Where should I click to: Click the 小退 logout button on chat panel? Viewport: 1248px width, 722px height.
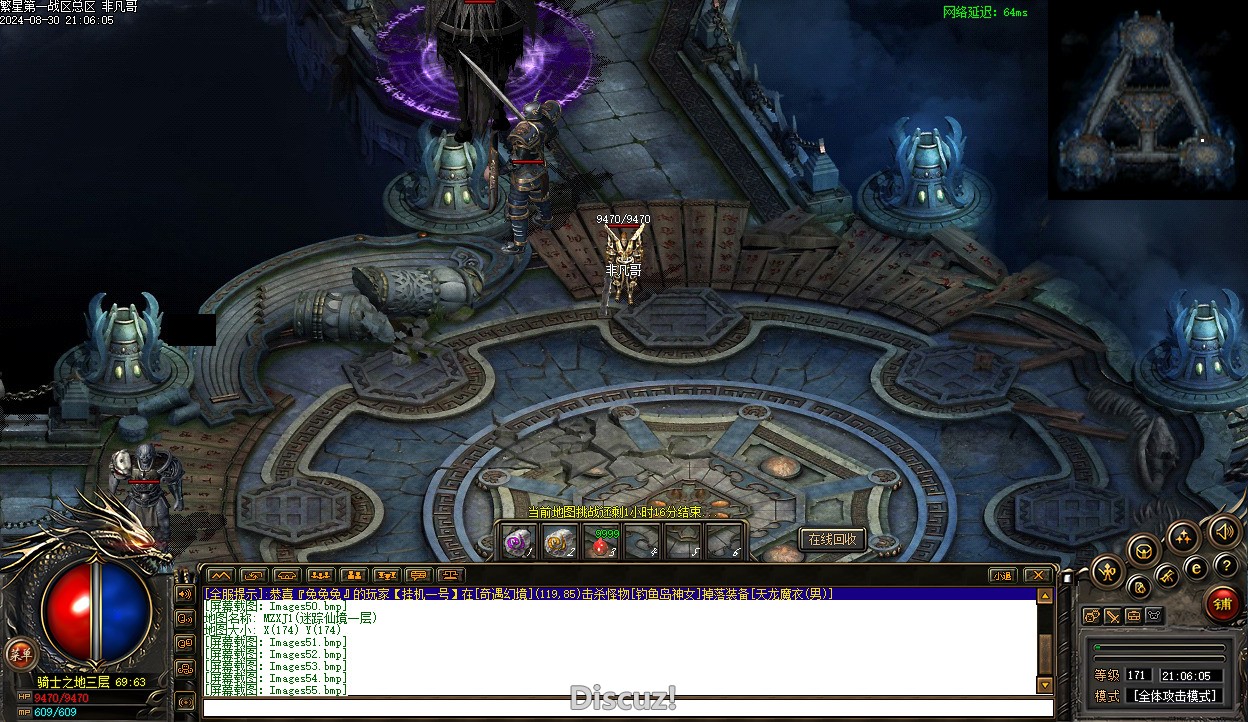tap(1002, 575)
